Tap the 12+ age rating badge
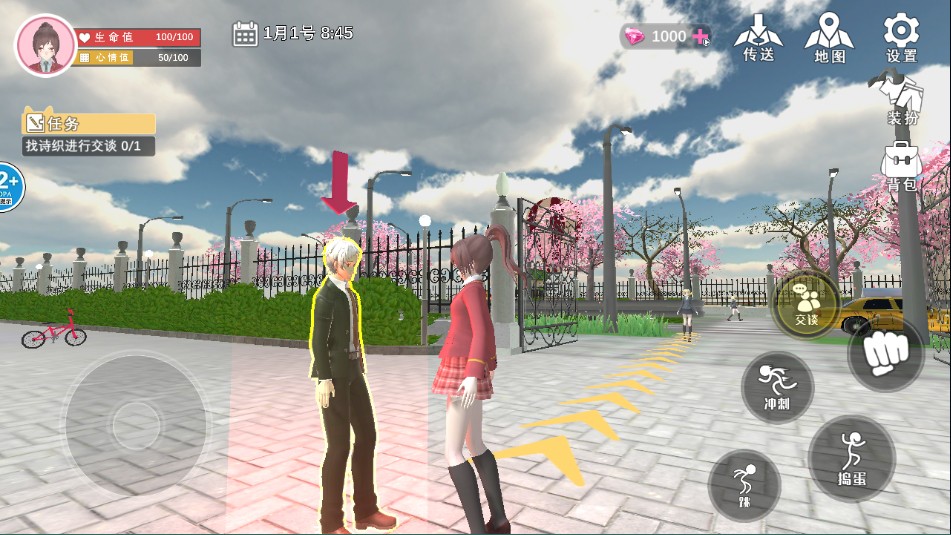This screenshot has height=535, width=951. pos(8,186)
